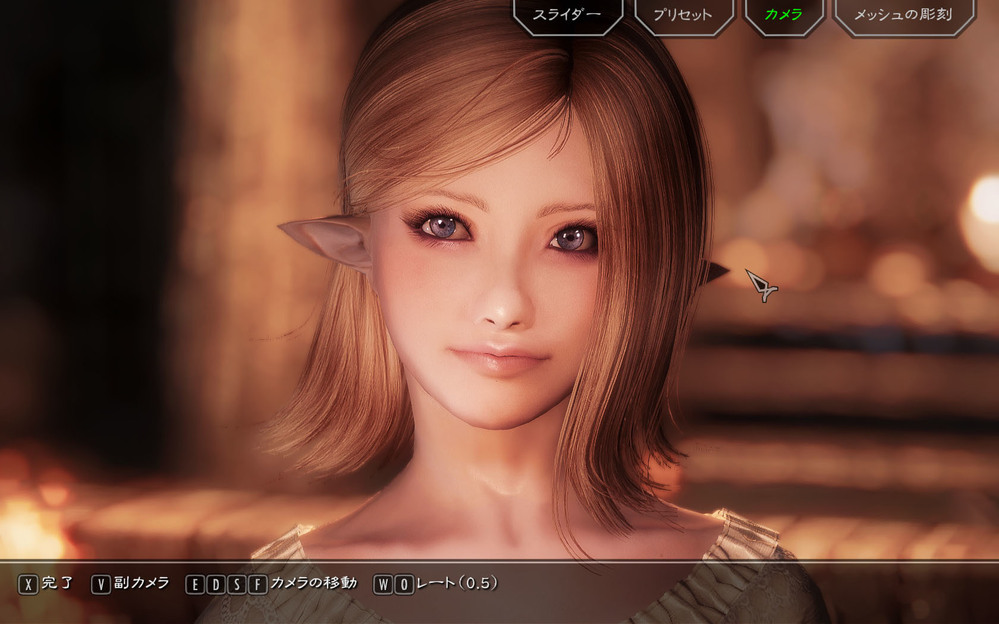Switch to the スライダー tab
This screenshot has height=624, width=999.
tap(568, 15)
